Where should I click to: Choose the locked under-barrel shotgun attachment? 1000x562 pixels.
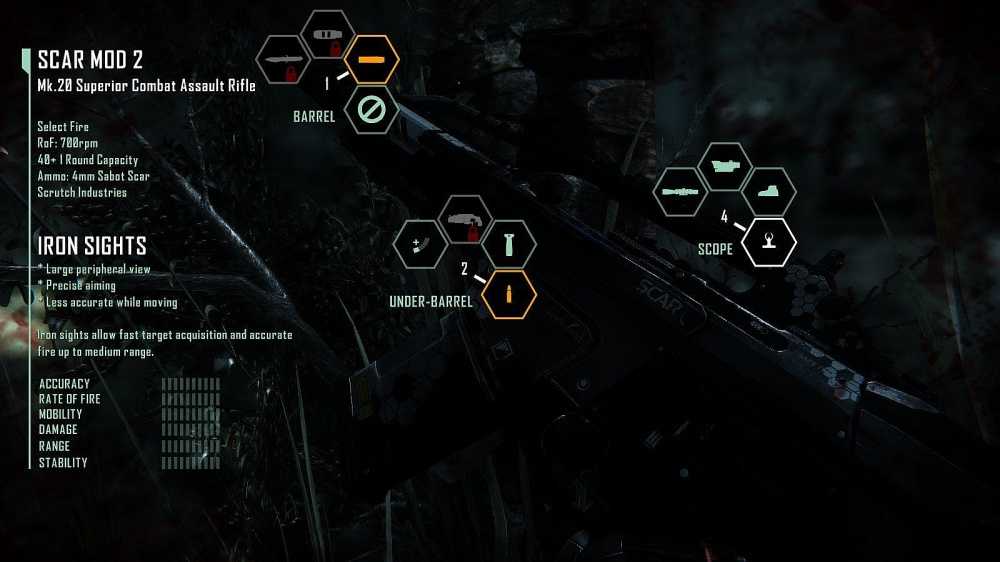[x=466, y=220]
